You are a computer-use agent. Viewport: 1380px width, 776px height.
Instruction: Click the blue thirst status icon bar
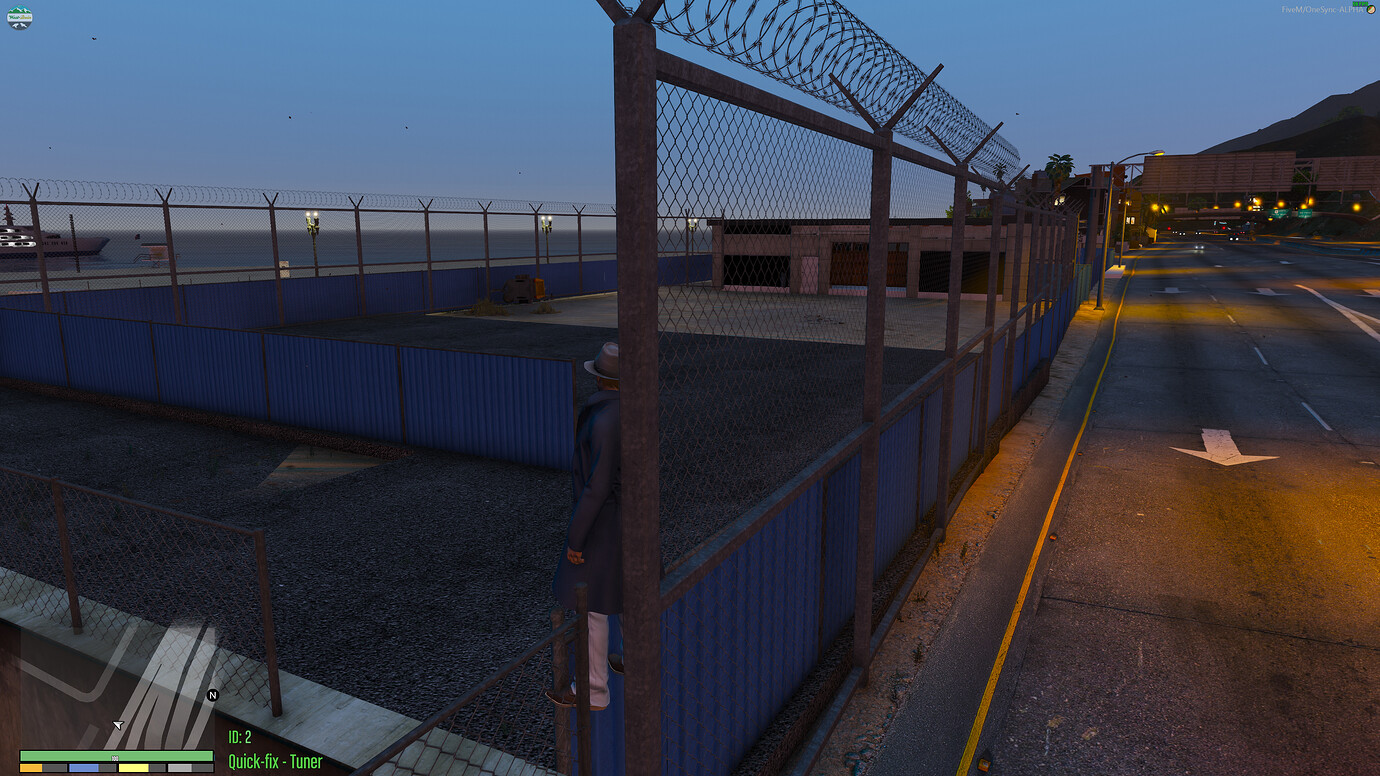click(x=84, y=768)
